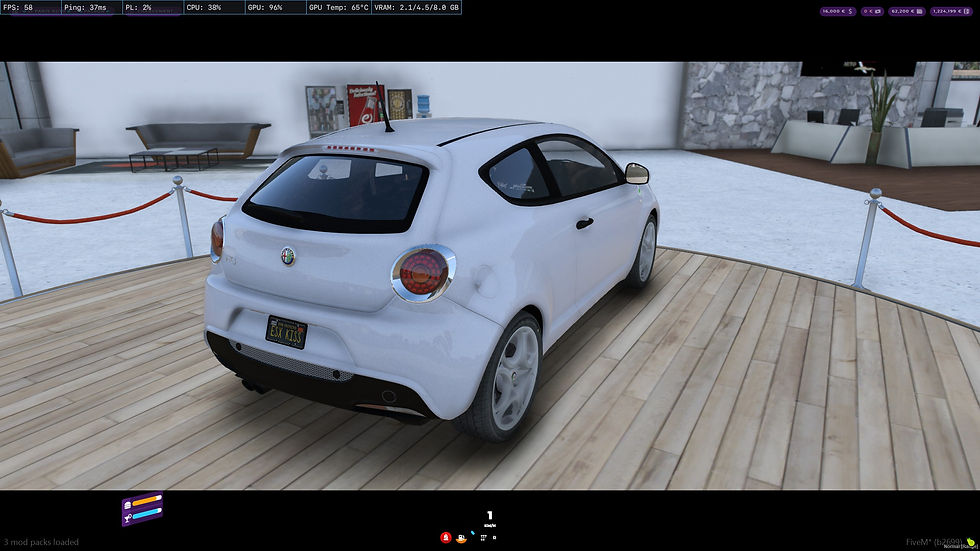This screenshot has height=551, width=980.
Task: Click the orange vehicle status icon
Action: pos(461,537)
